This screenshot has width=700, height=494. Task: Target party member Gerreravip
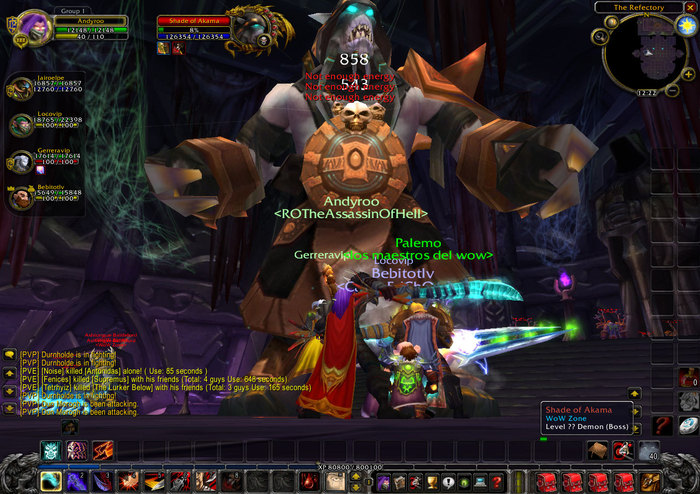pyautogui.click(x=21, y=160)
